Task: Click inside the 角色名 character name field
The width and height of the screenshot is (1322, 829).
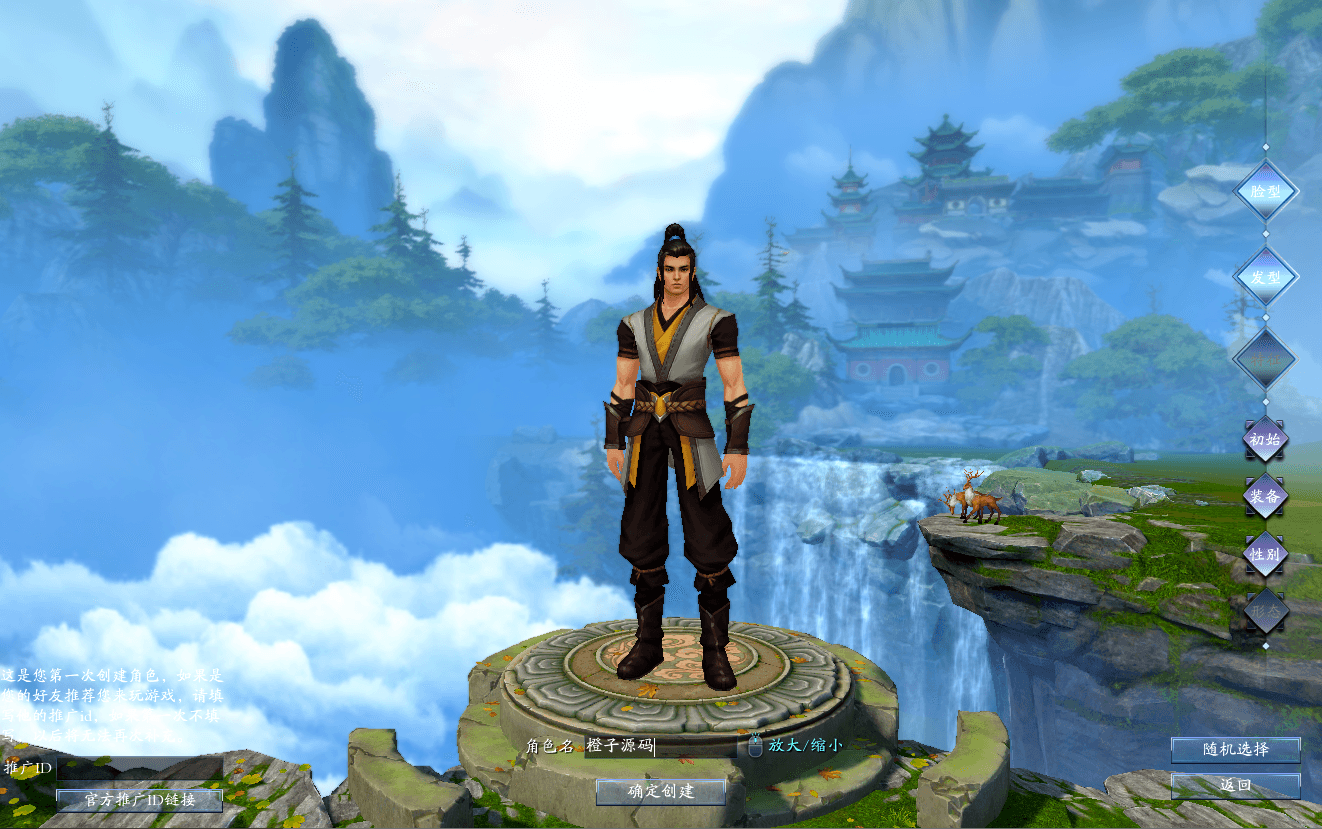Action: pos(660,745)
